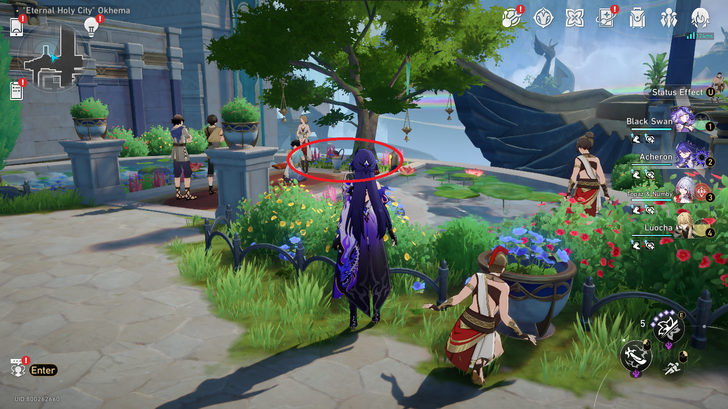Image resolution: width=728 pixels, height=409 pixels.
Task: Open the phone menu icon
Action: click(16, 27)
